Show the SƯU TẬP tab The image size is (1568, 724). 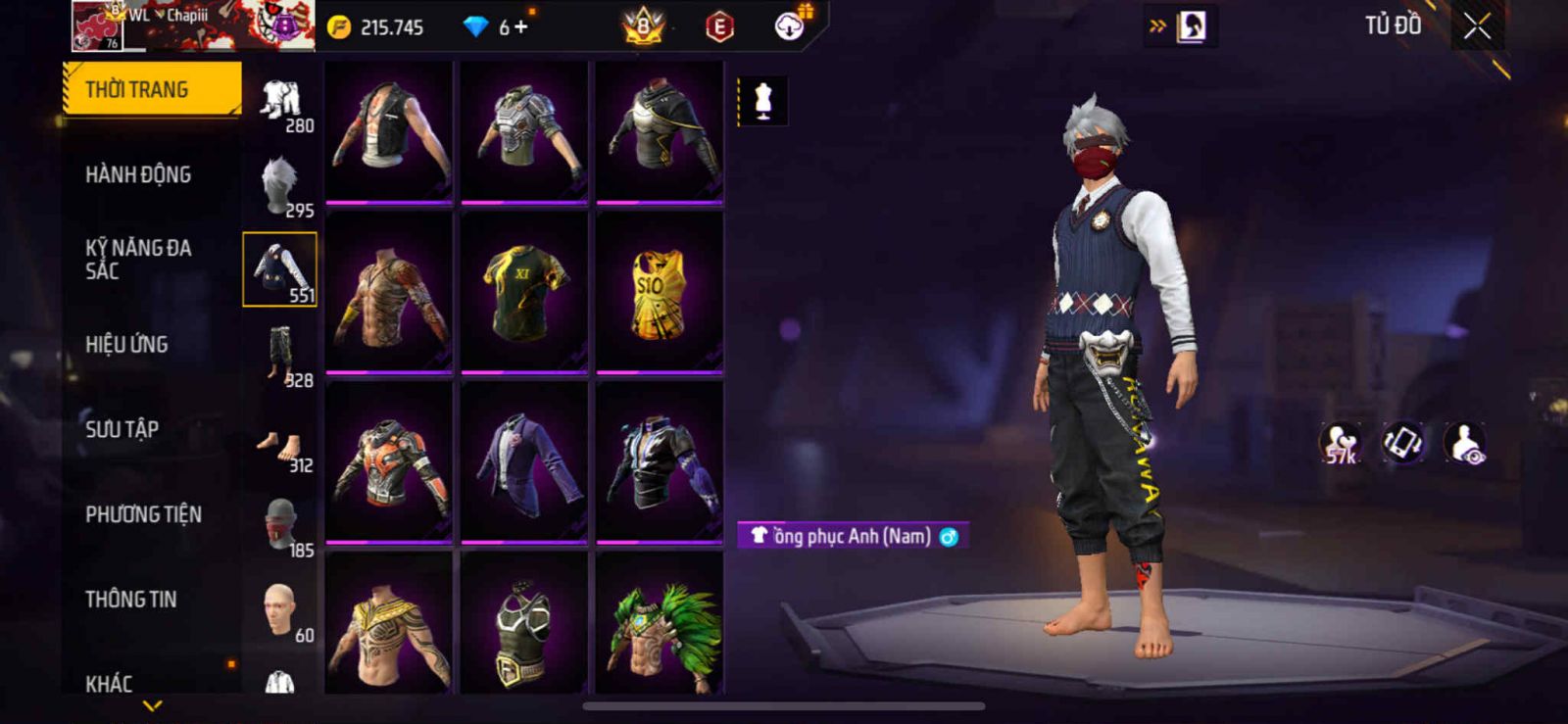coord(122,429)
